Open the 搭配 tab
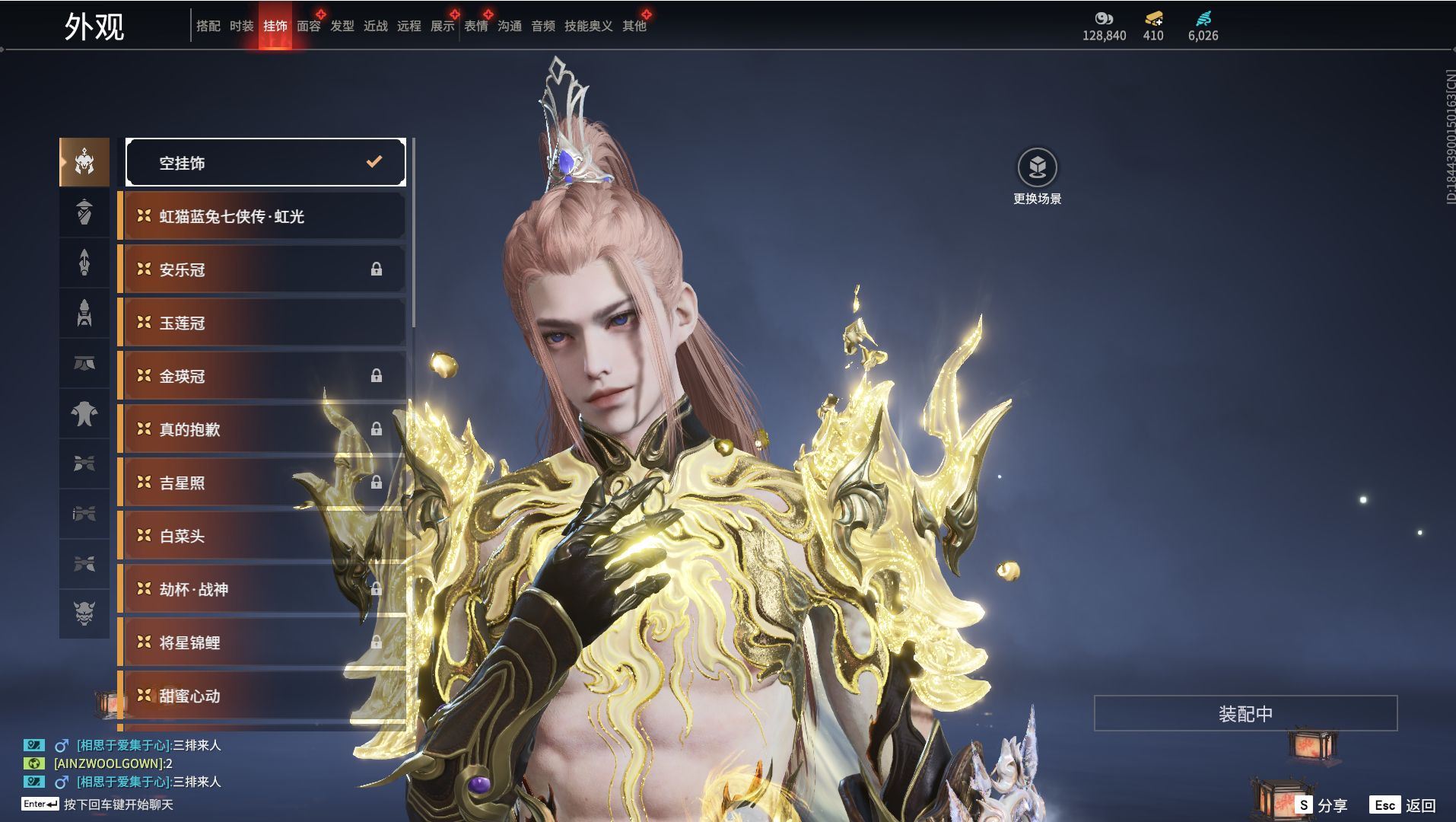Screen dimensions: 1456x822 tap(208, 26)
